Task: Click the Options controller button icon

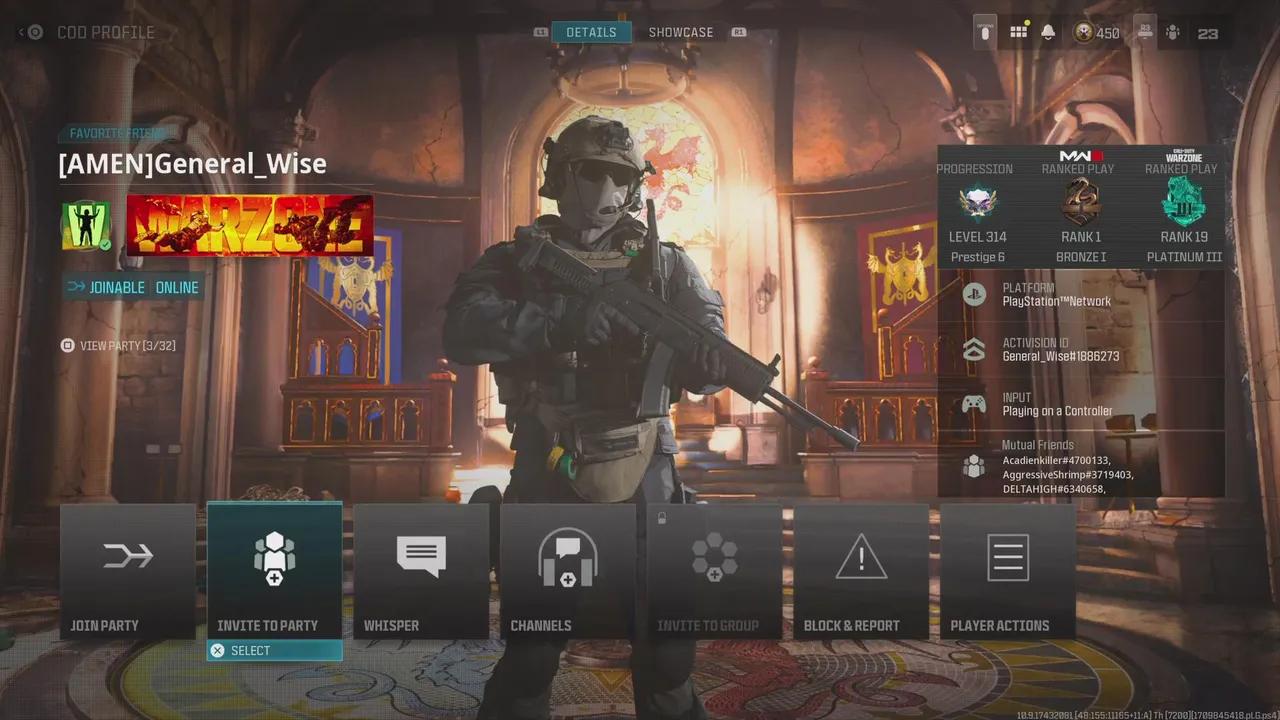Action: point(985,31)
